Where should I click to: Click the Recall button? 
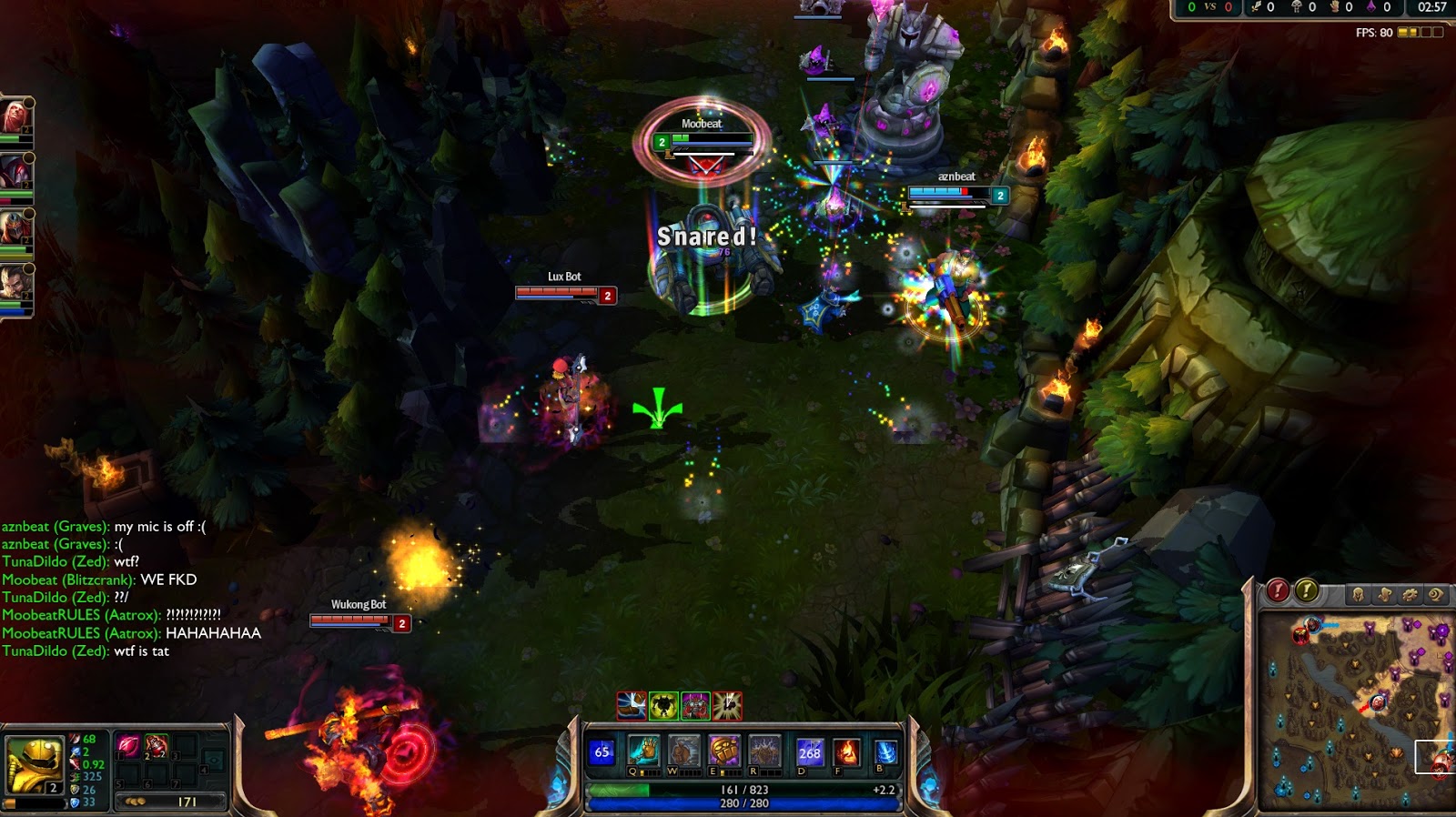coord(885,752)
